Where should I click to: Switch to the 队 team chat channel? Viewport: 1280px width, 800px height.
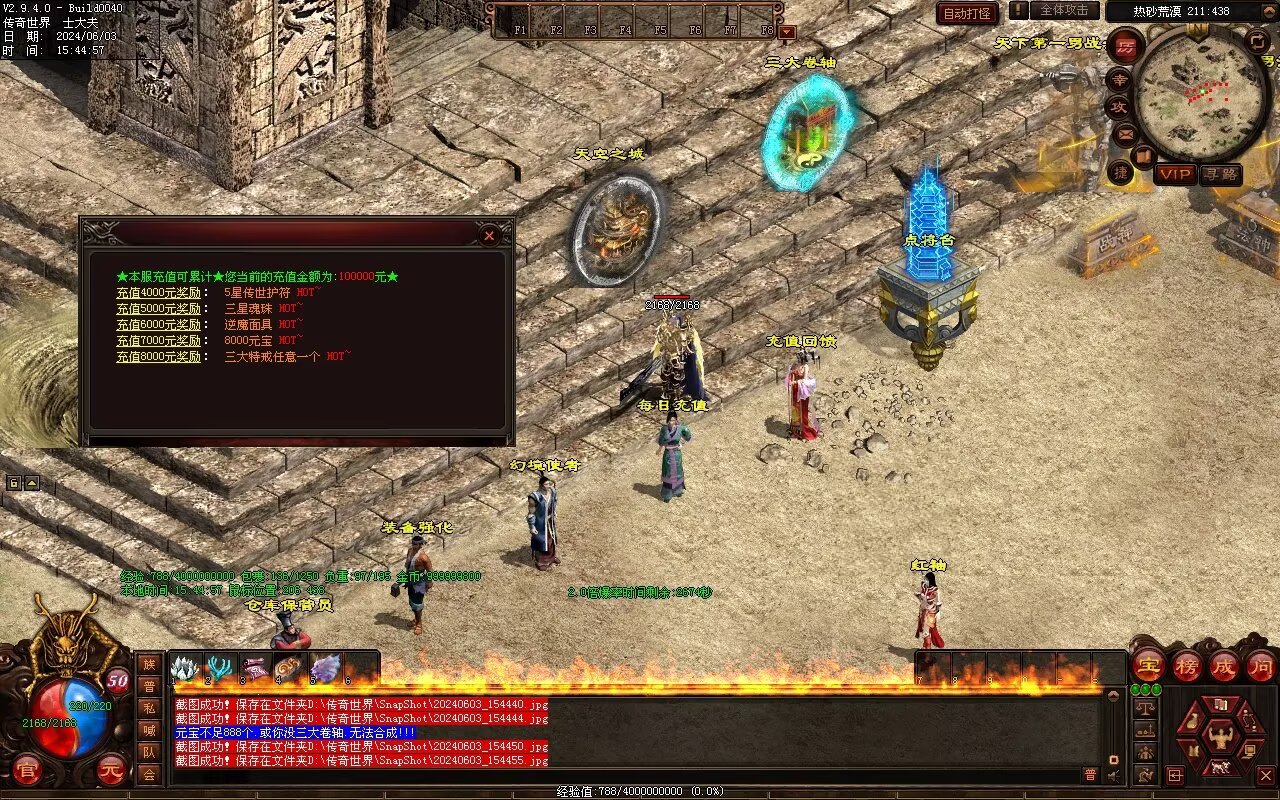(149, 752)
